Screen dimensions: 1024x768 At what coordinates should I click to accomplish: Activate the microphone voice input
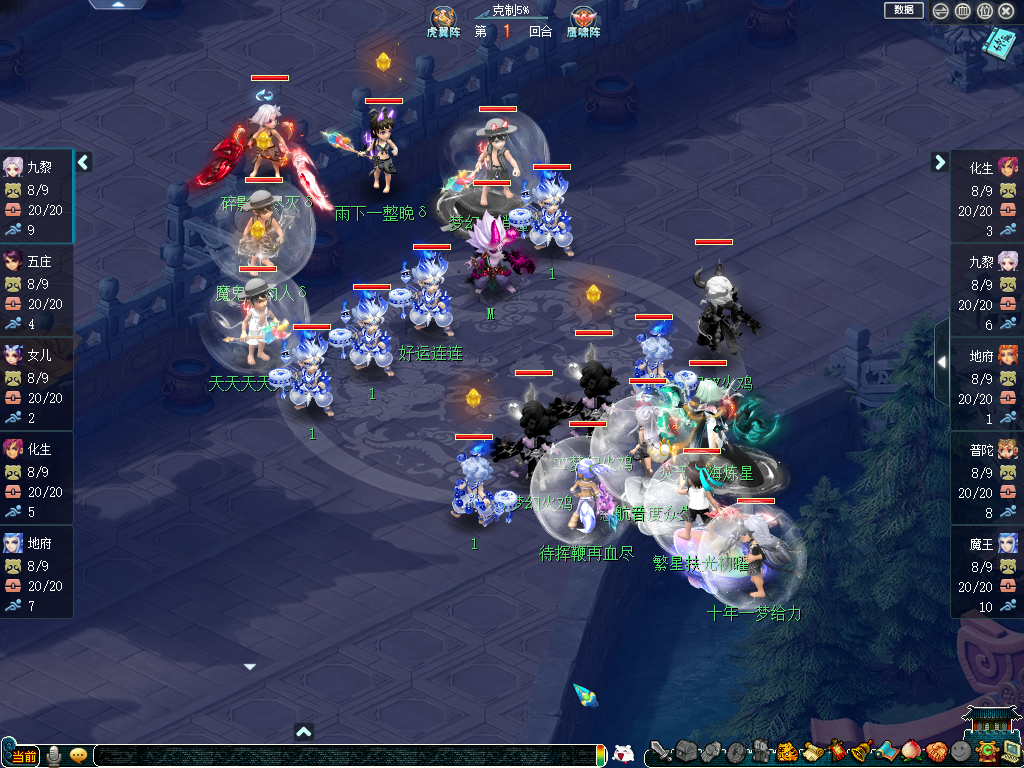click(x=54, y=755)
